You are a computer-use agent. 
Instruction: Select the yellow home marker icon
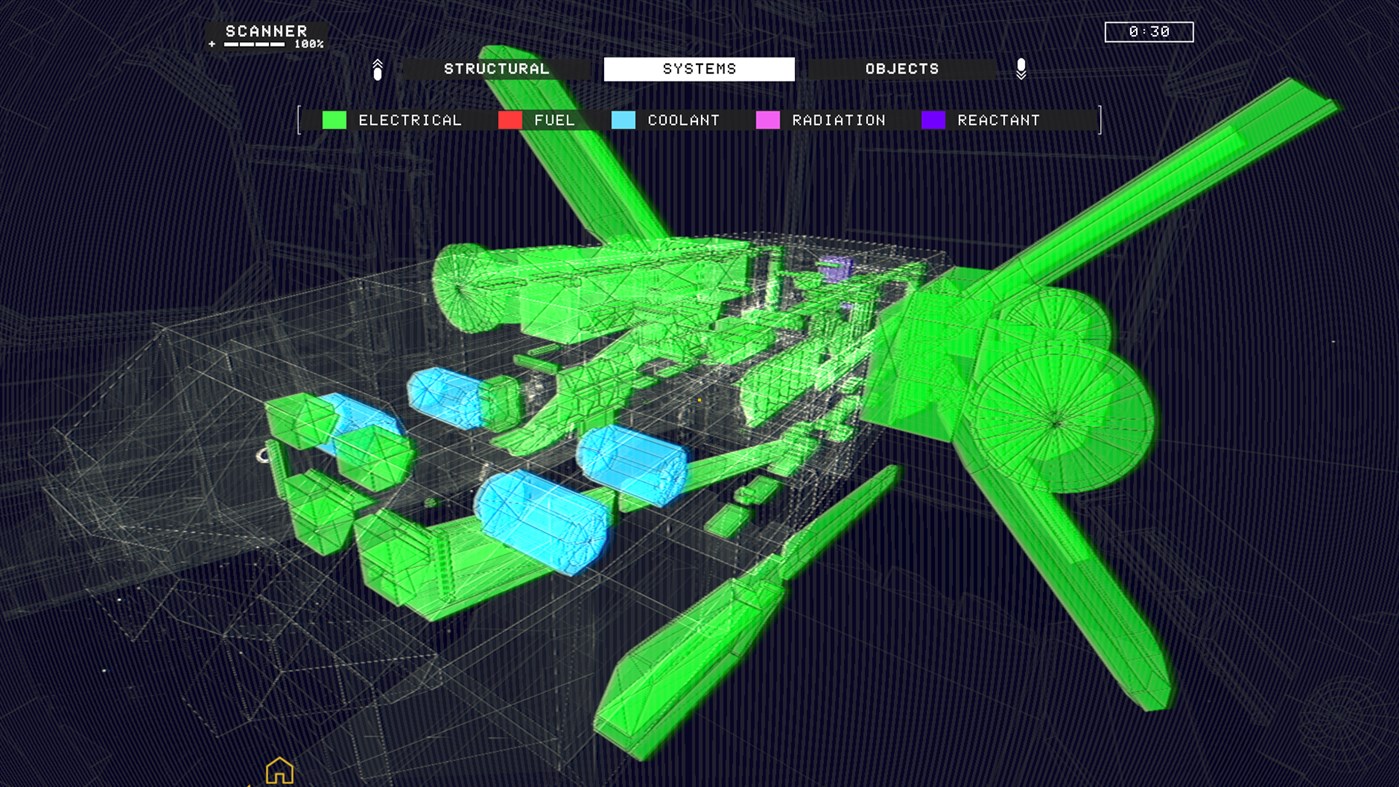[278, 770]
